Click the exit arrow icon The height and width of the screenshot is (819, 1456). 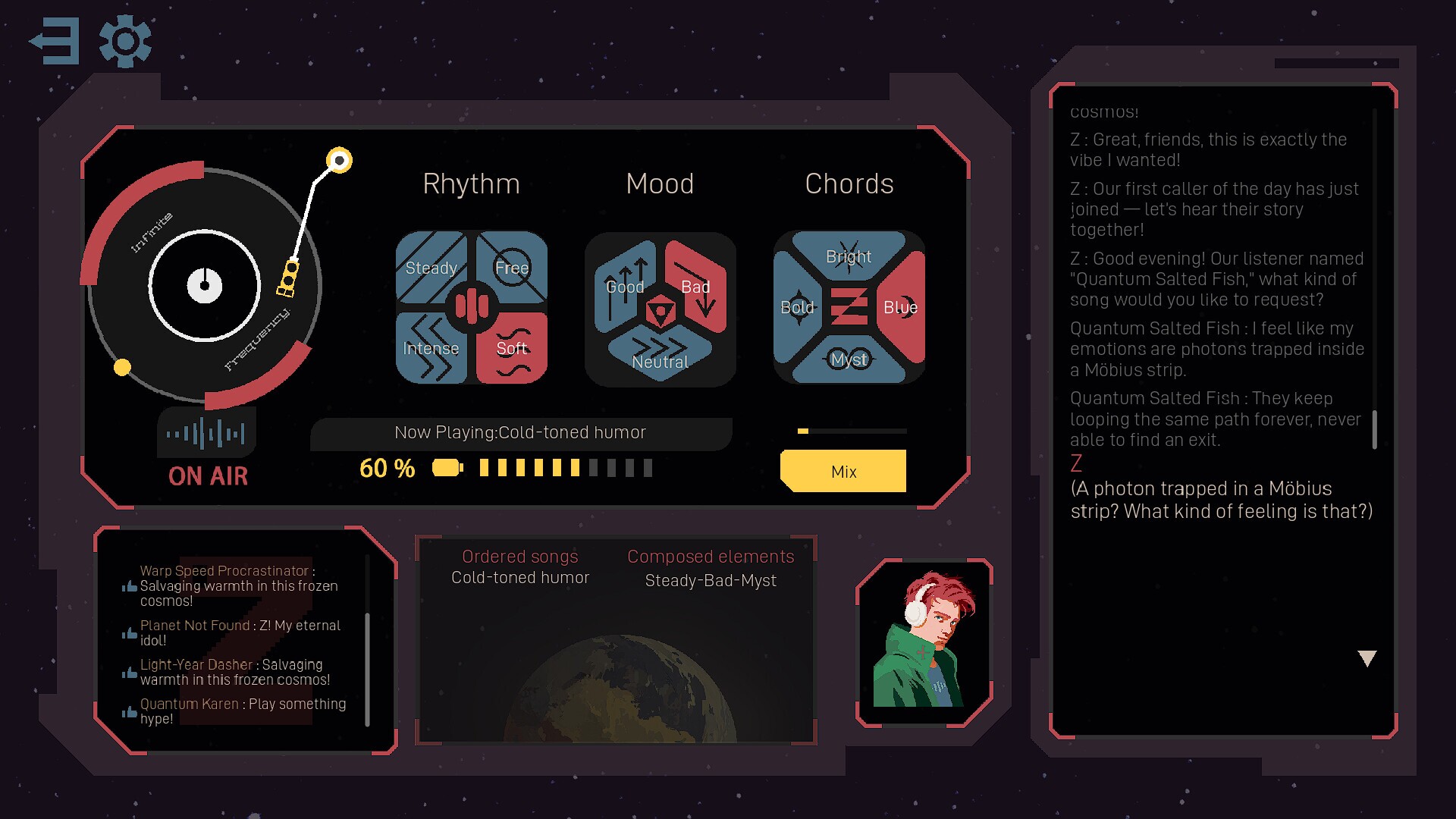click(55, 41)
